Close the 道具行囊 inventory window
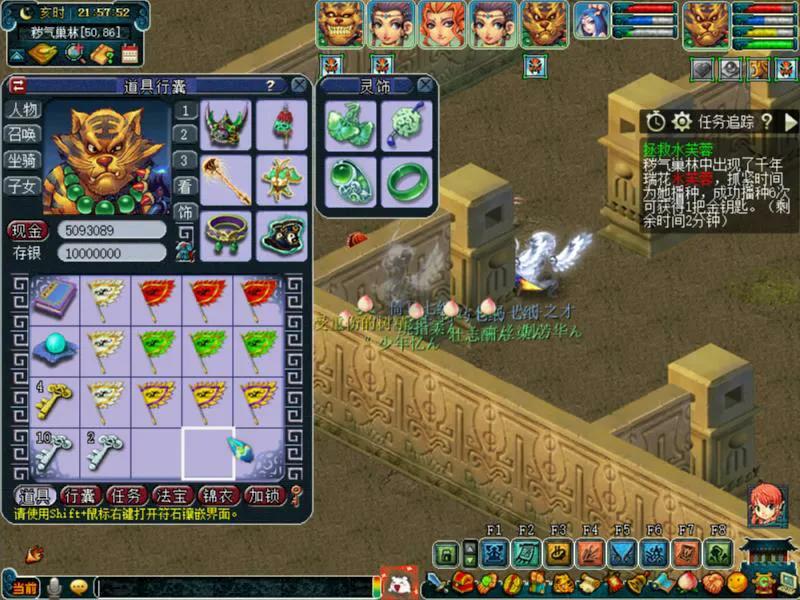 click(x=299, y=86)
